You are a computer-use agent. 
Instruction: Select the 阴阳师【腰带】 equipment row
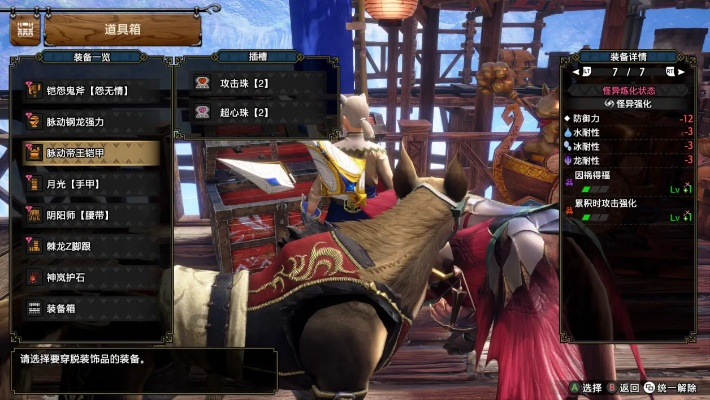pos(88,215)
